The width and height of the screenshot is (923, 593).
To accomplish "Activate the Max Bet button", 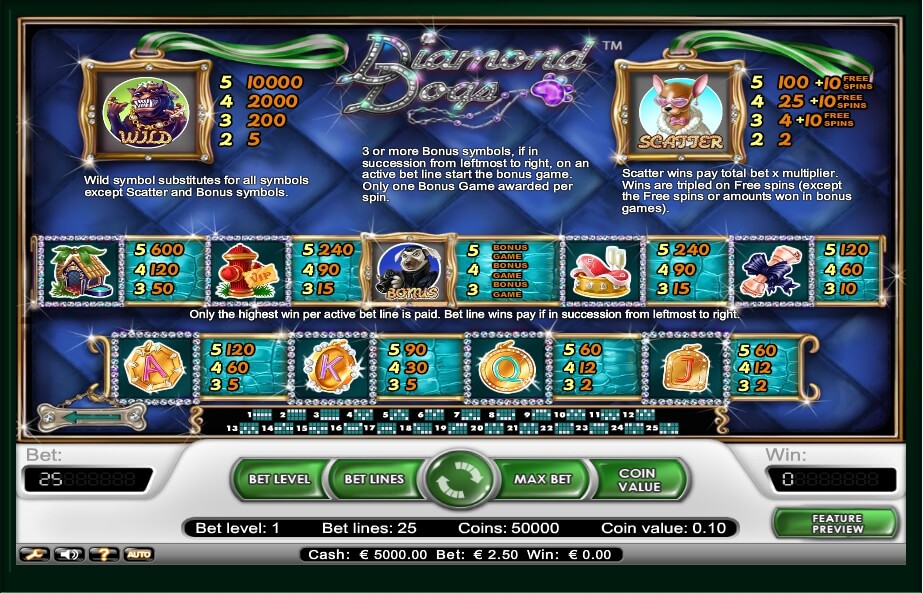I will point(543,479).
